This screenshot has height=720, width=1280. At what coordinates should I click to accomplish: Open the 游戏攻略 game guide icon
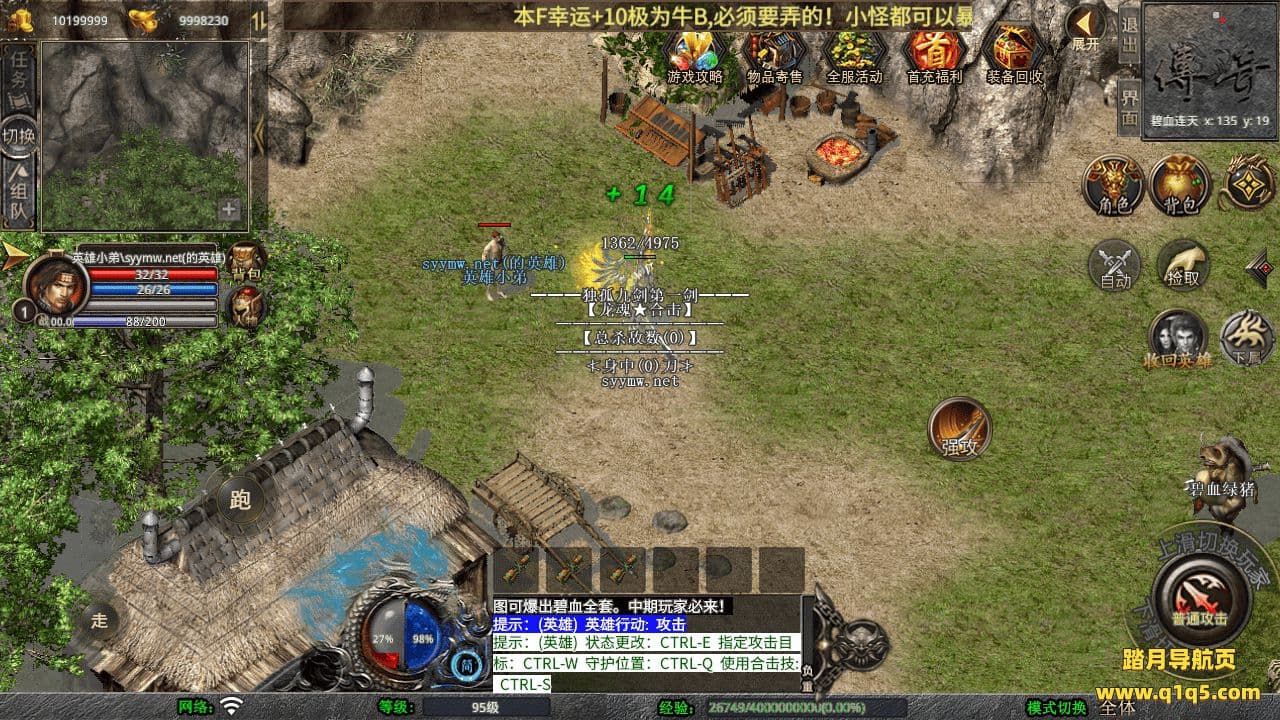(x=694, y=54)
